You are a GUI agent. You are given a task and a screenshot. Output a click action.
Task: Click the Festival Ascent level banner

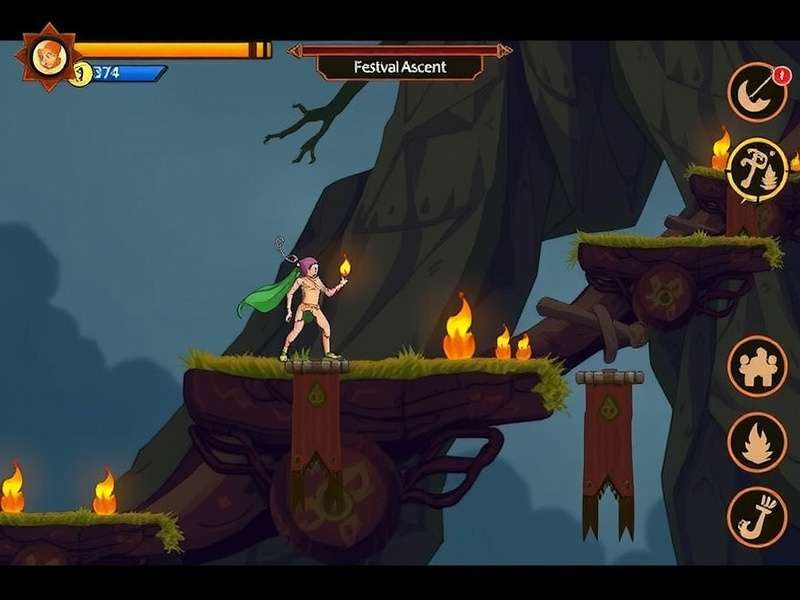point(400,67)
